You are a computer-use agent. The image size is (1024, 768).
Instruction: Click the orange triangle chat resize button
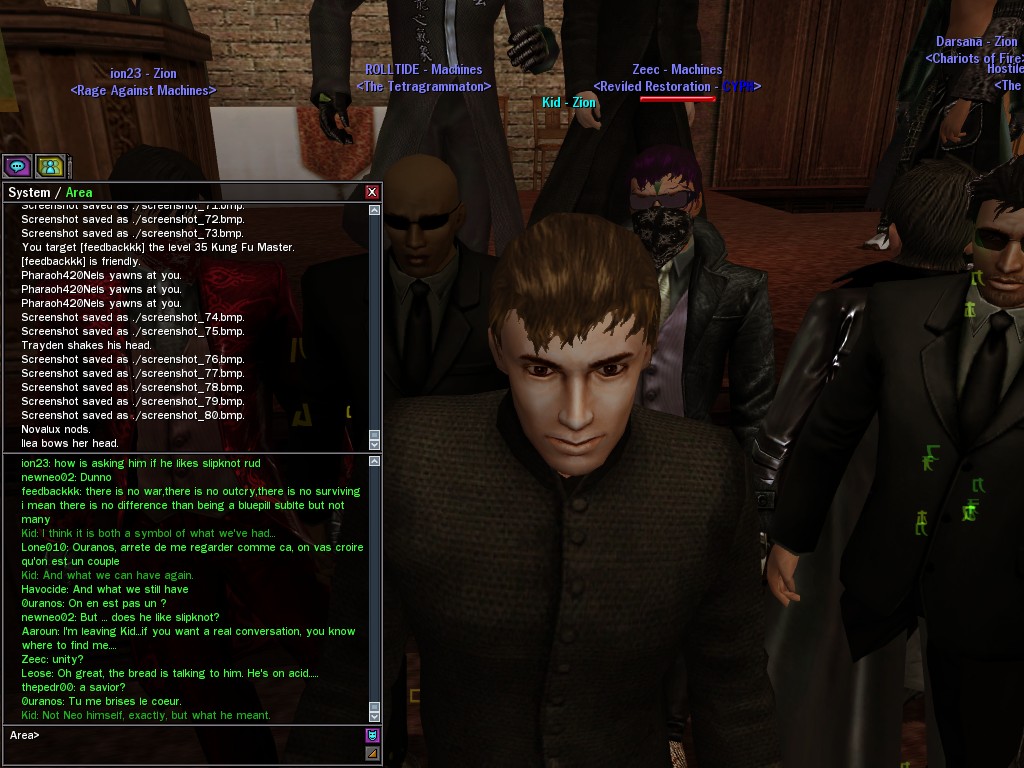372,753
